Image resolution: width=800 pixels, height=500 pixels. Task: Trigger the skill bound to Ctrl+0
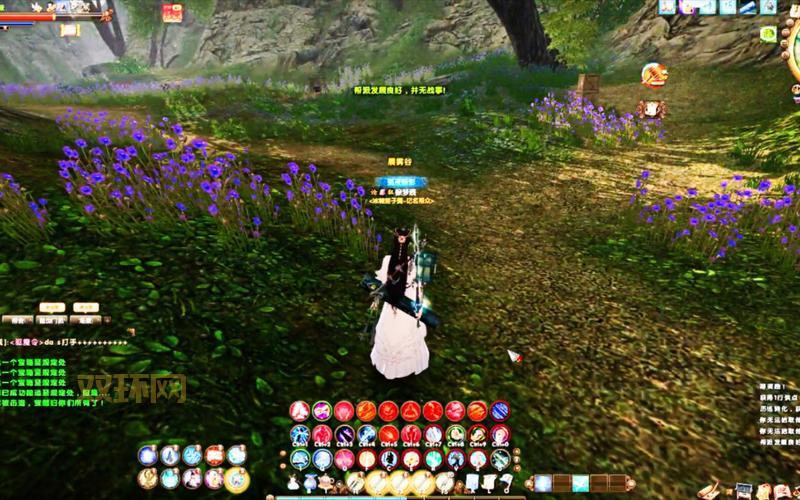(499, 434)
